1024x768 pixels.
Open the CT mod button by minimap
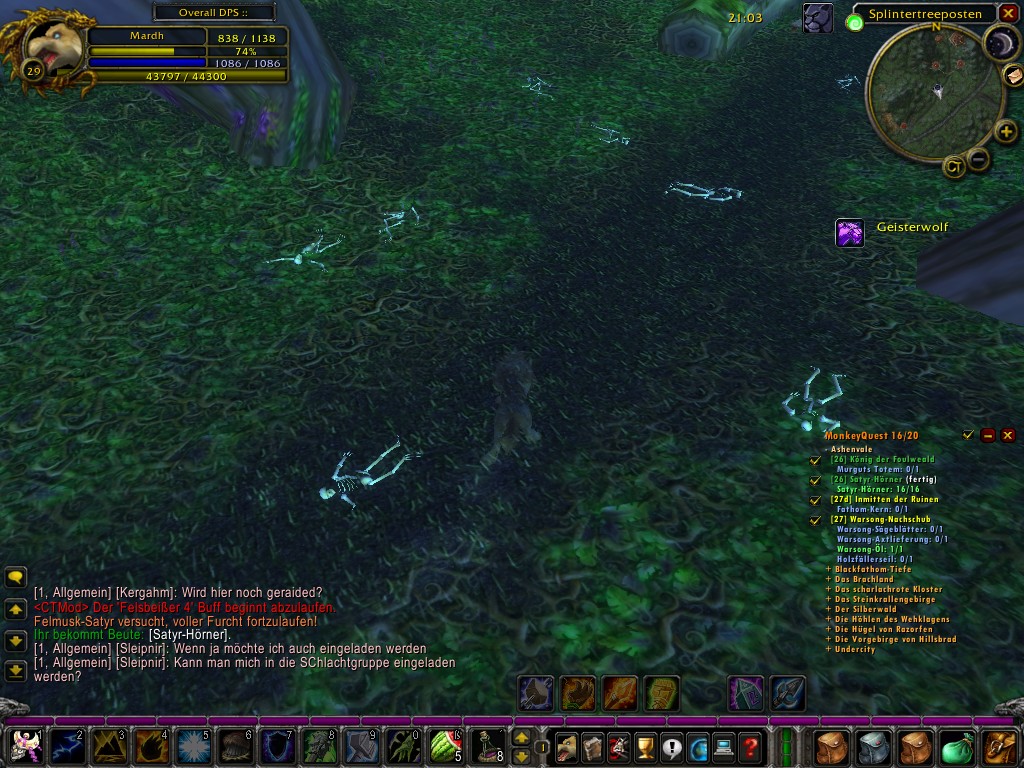tap(954, 167)
